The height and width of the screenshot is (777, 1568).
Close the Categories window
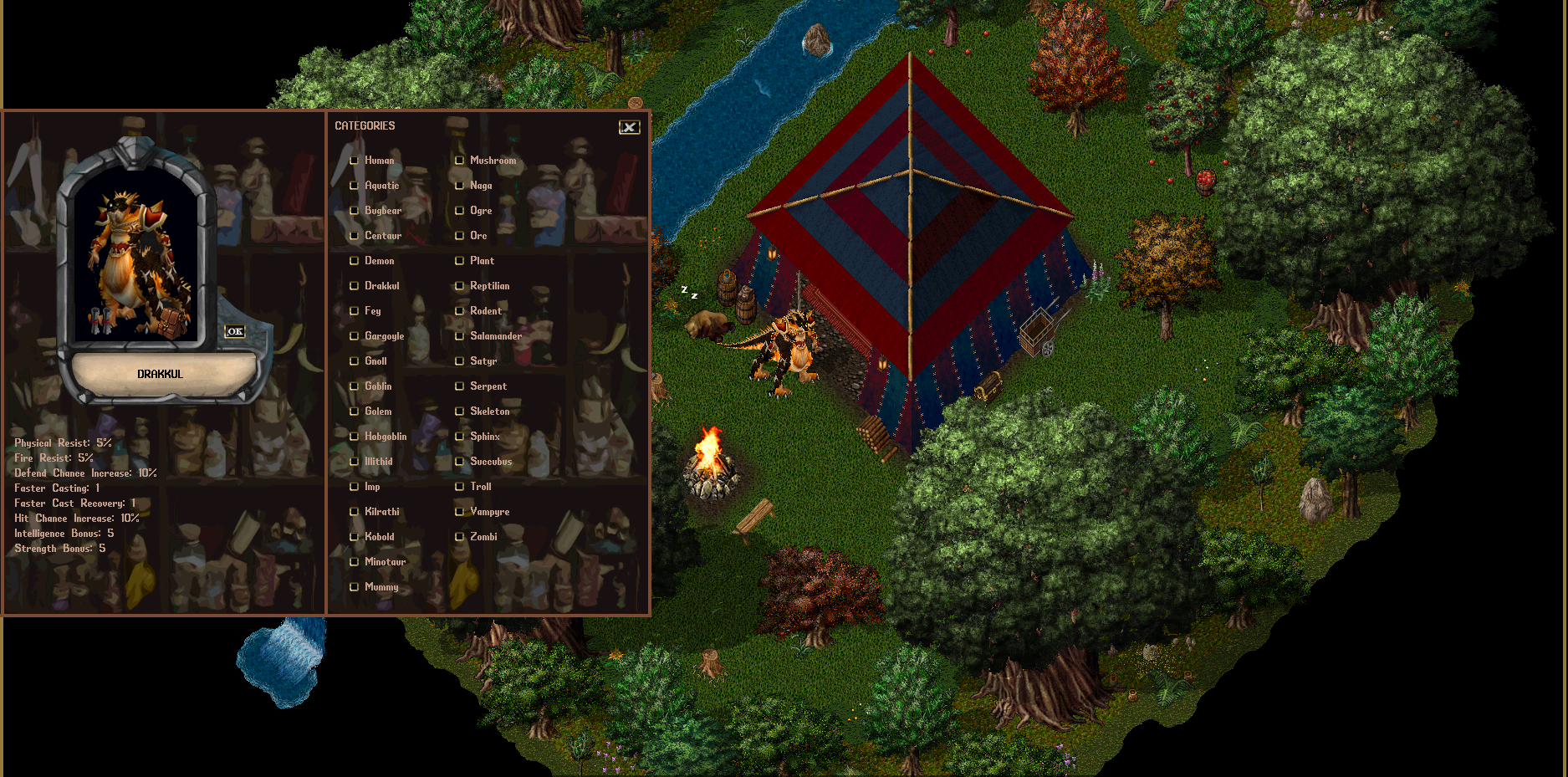(629, 127)
